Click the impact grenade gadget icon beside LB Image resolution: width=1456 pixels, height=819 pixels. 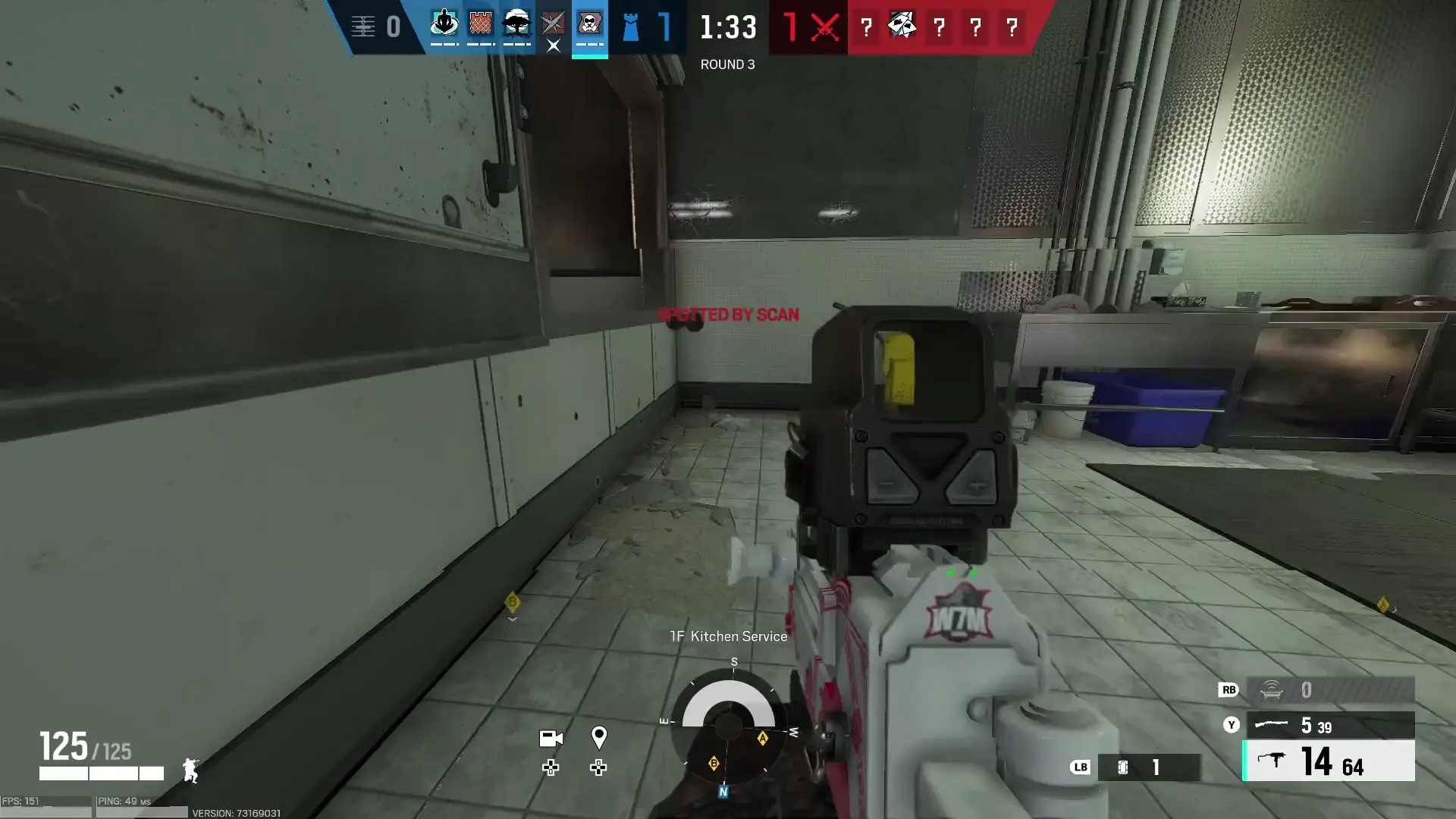point(1122,767)
